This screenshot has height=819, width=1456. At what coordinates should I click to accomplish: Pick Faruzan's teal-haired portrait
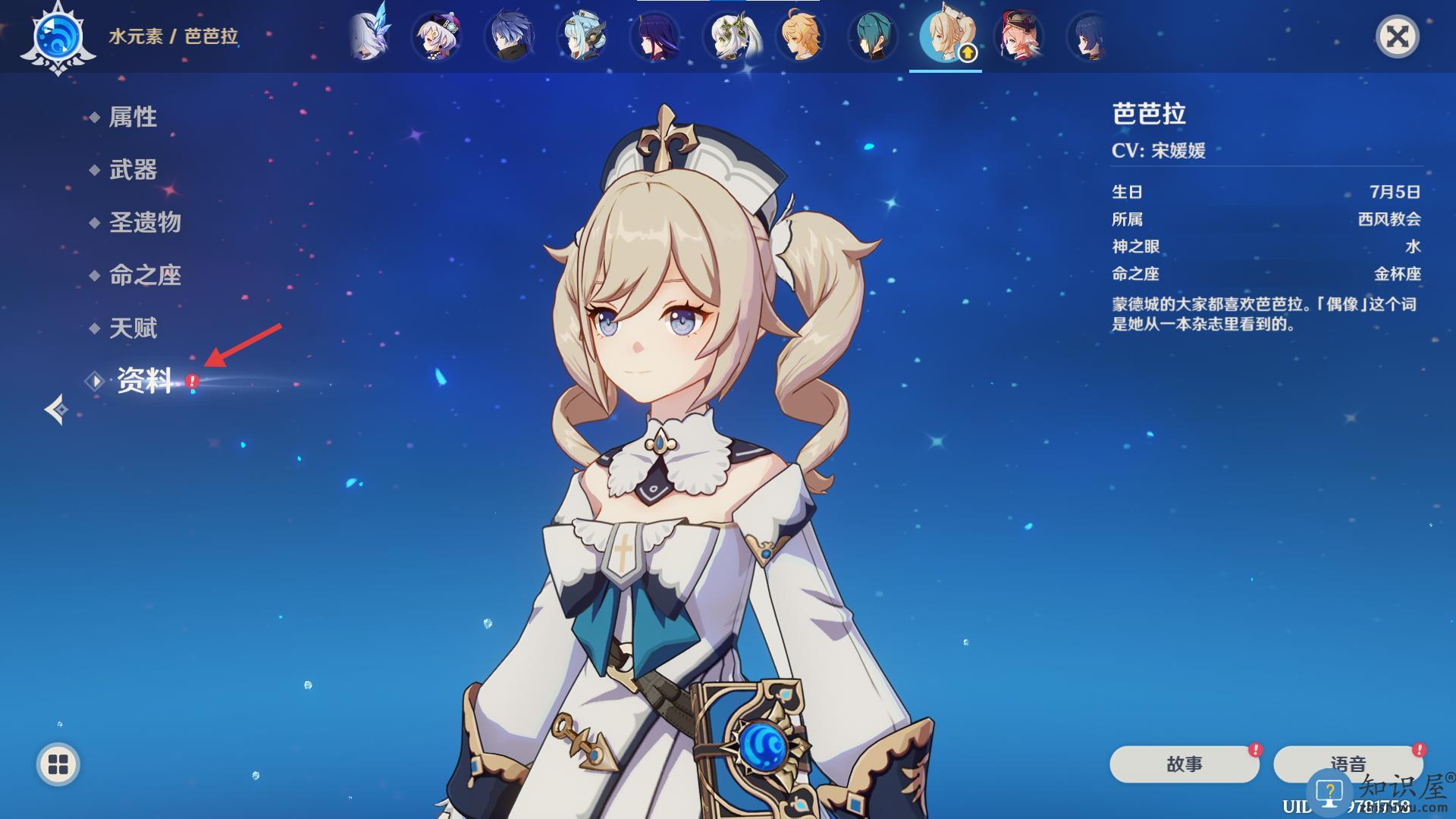(x=874, y=36)
